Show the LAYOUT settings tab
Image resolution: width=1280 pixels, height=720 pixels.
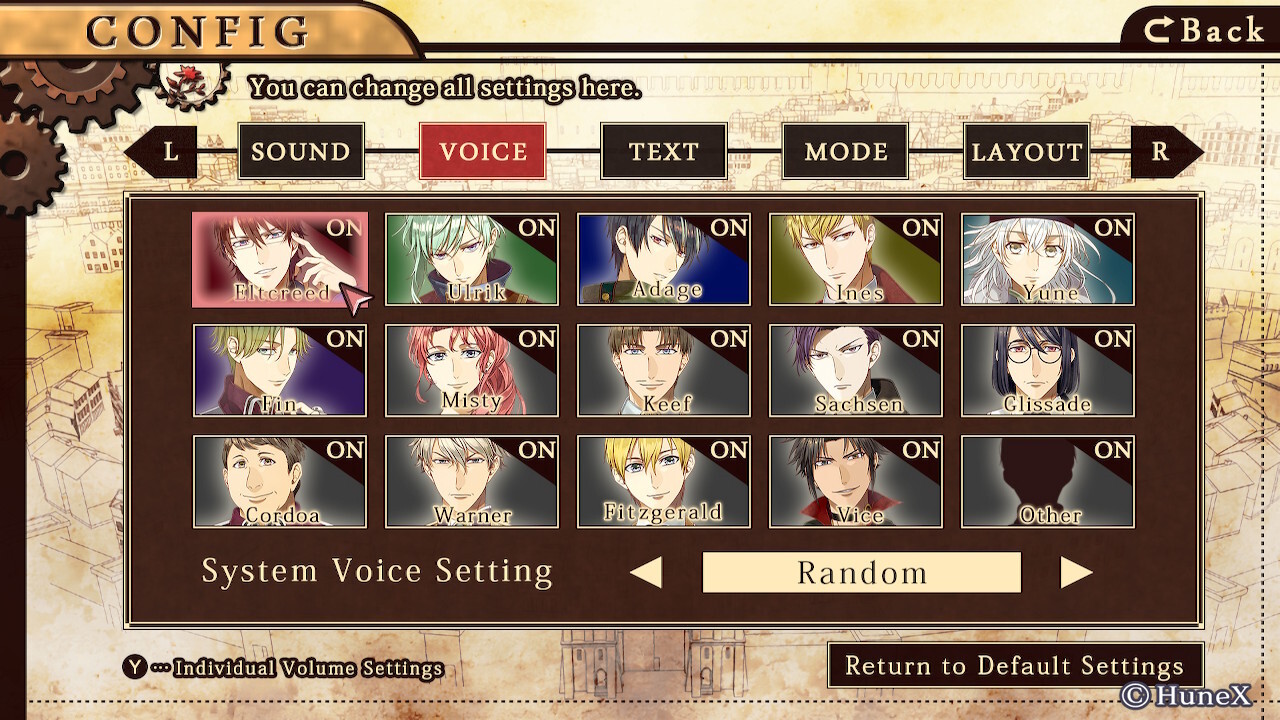1027,152
